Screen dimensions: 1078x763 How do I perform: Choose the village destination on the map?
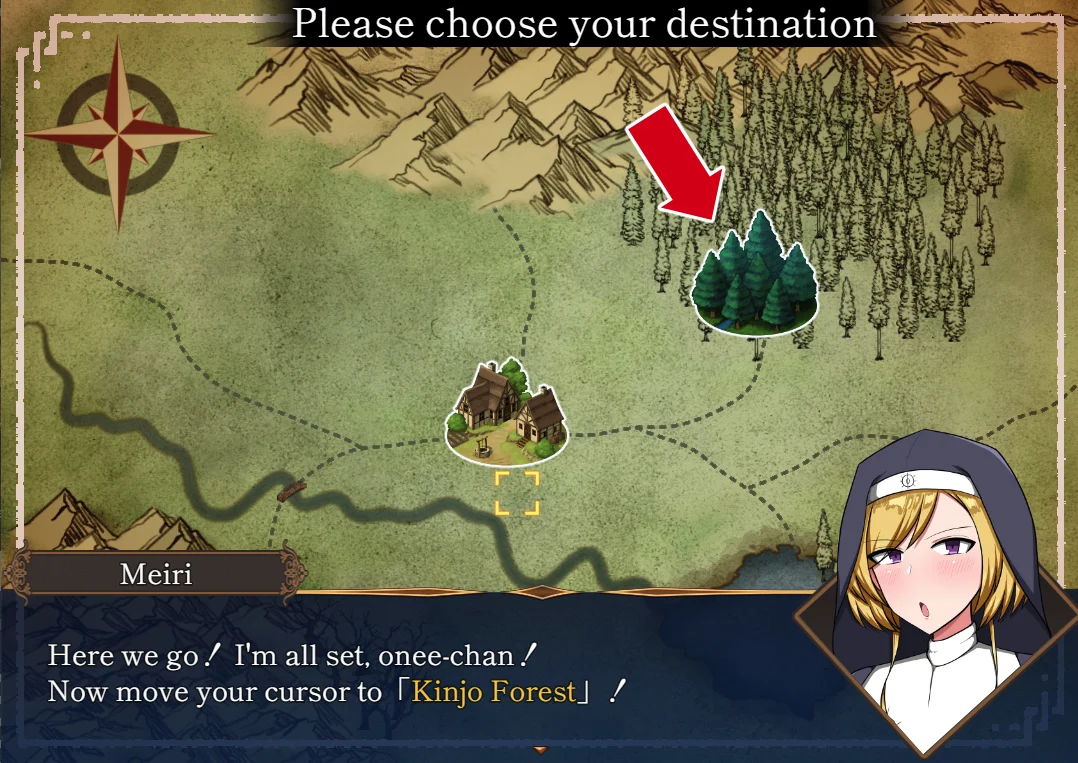(x=506, y=415)
